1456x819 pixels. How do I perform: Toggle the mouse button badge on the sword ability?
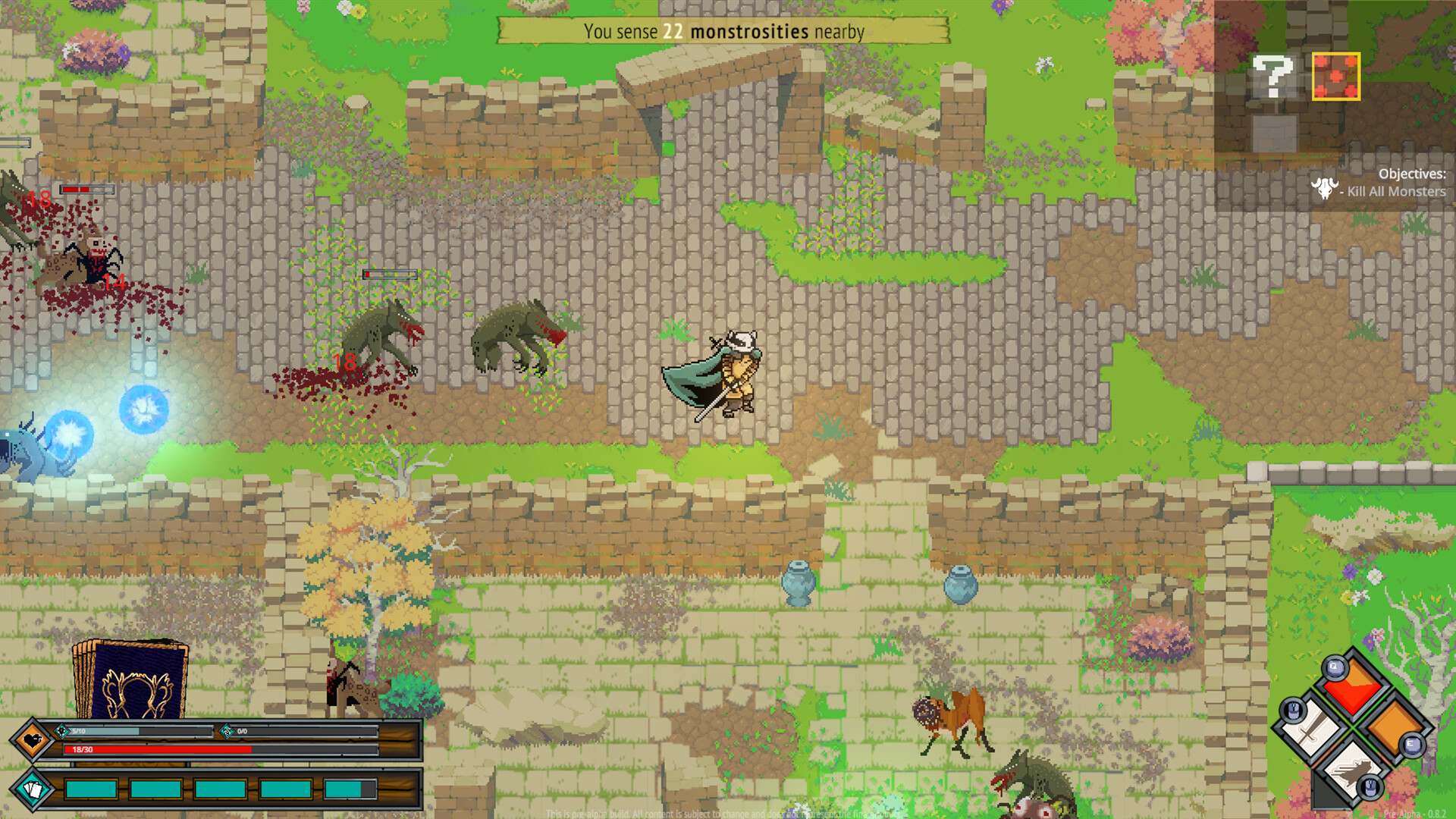tap(1292, 711)
